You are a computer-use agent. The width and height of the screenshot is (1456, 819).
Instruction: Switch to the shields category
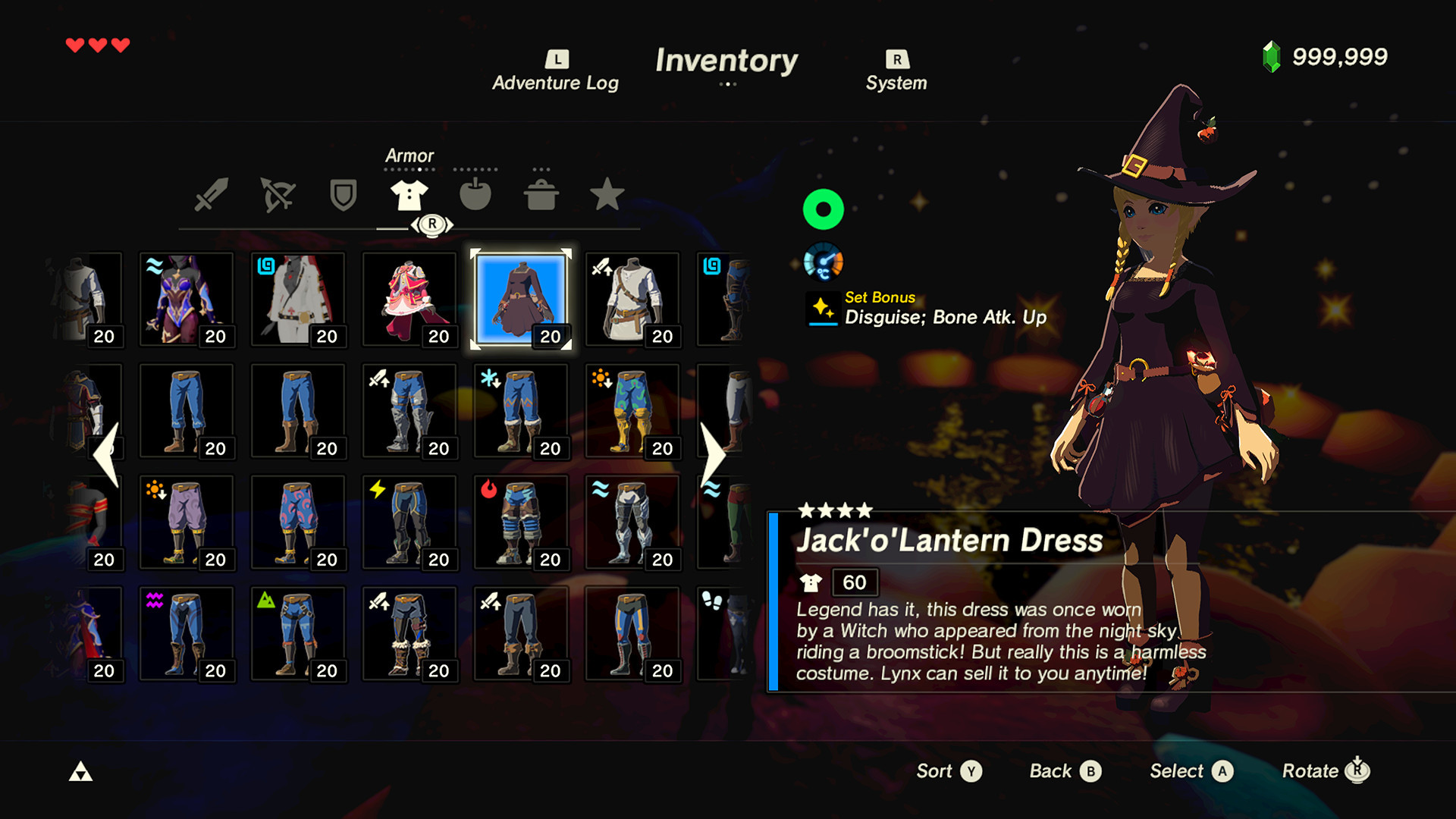tap(343, 196)
